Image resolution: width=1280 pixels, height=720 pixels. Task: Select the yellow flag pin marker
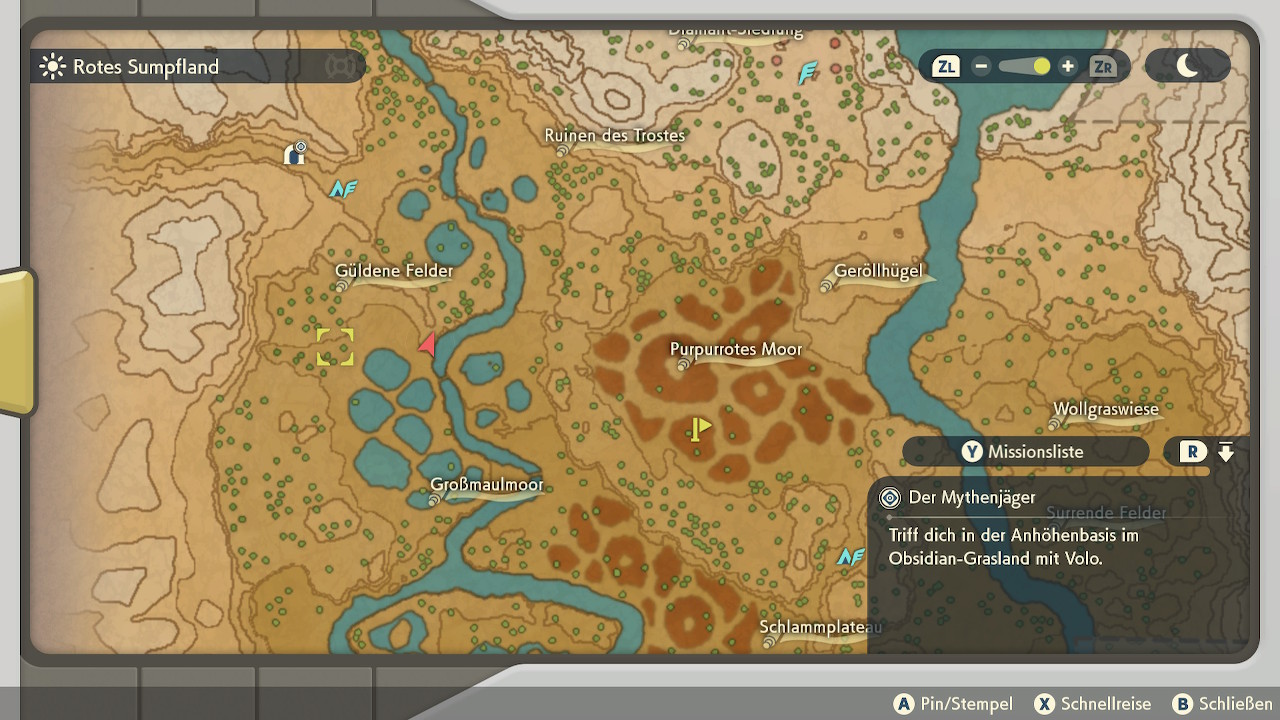(x=699, y=429)
